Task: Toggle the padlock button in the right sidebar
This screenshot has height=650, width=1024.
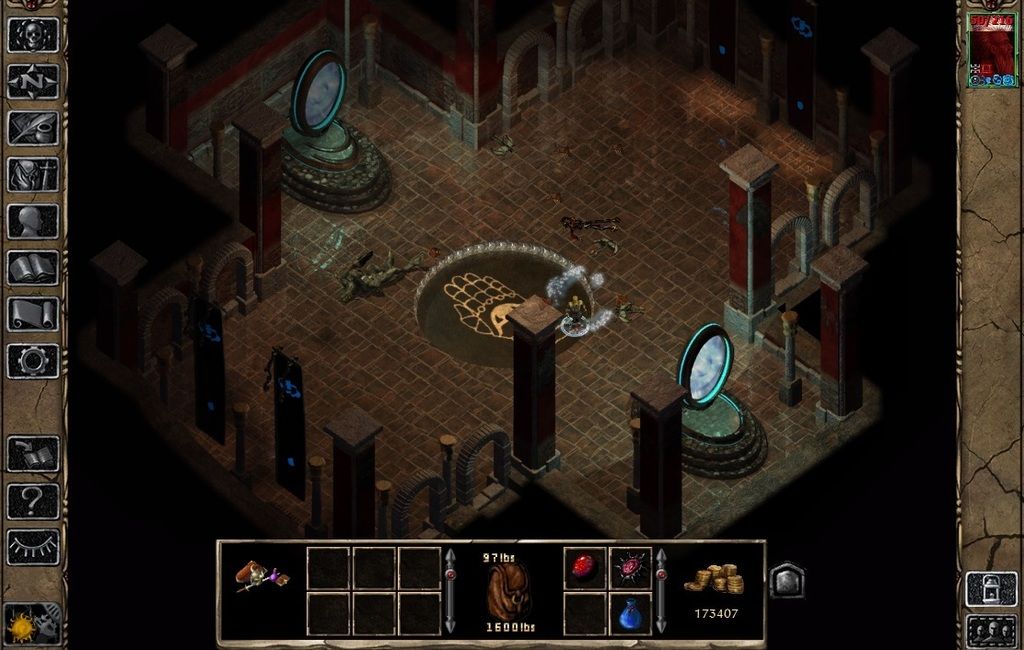Action: coord(991,589)
